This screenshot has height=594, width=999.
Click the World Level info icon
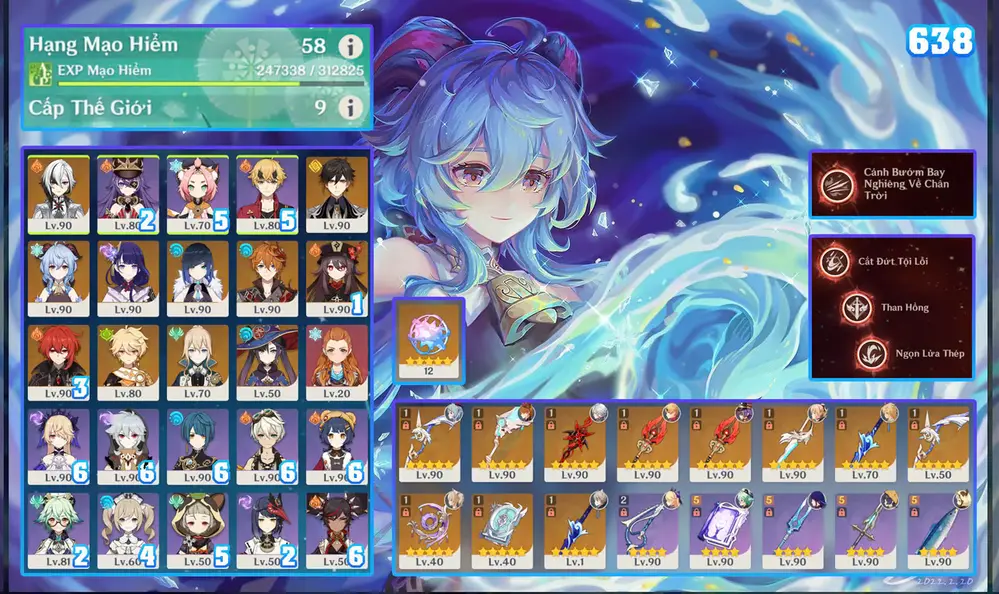[349, 107]
